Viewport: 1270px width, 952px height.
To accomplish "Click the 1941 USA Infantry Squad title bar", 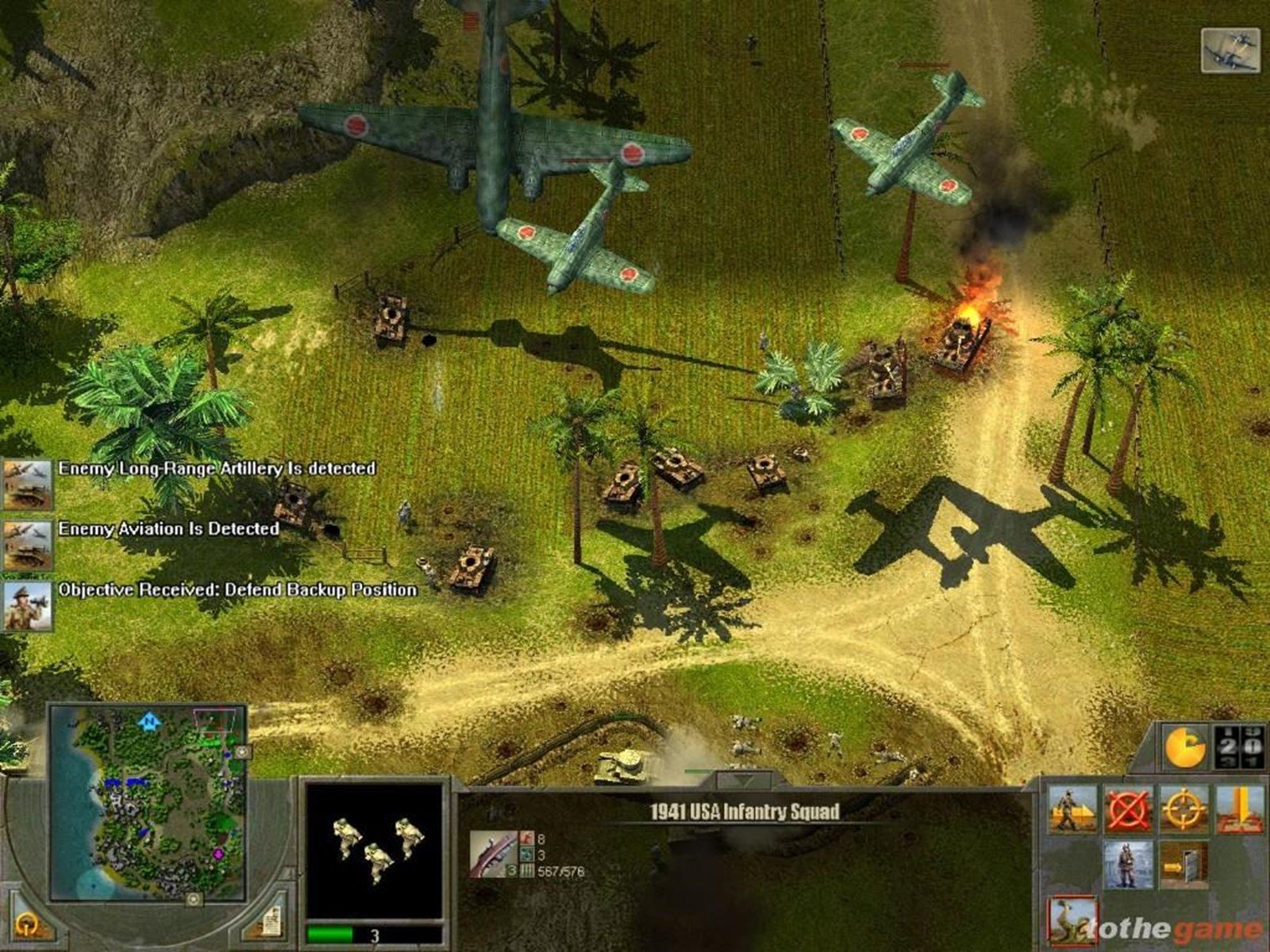I will (746, 812).
